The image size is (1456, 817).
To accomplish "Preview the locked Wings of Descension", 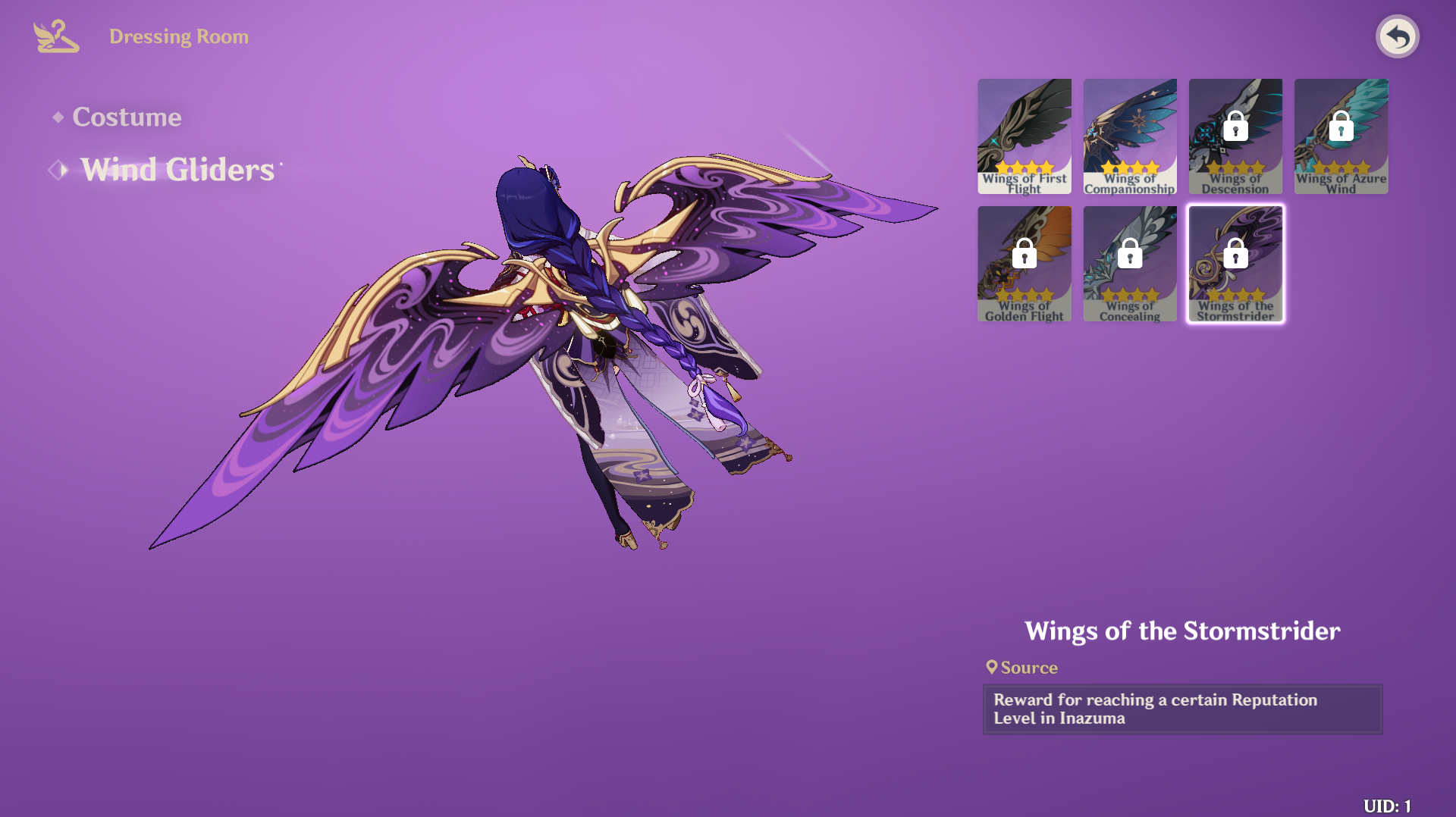I will (1235, 136).
